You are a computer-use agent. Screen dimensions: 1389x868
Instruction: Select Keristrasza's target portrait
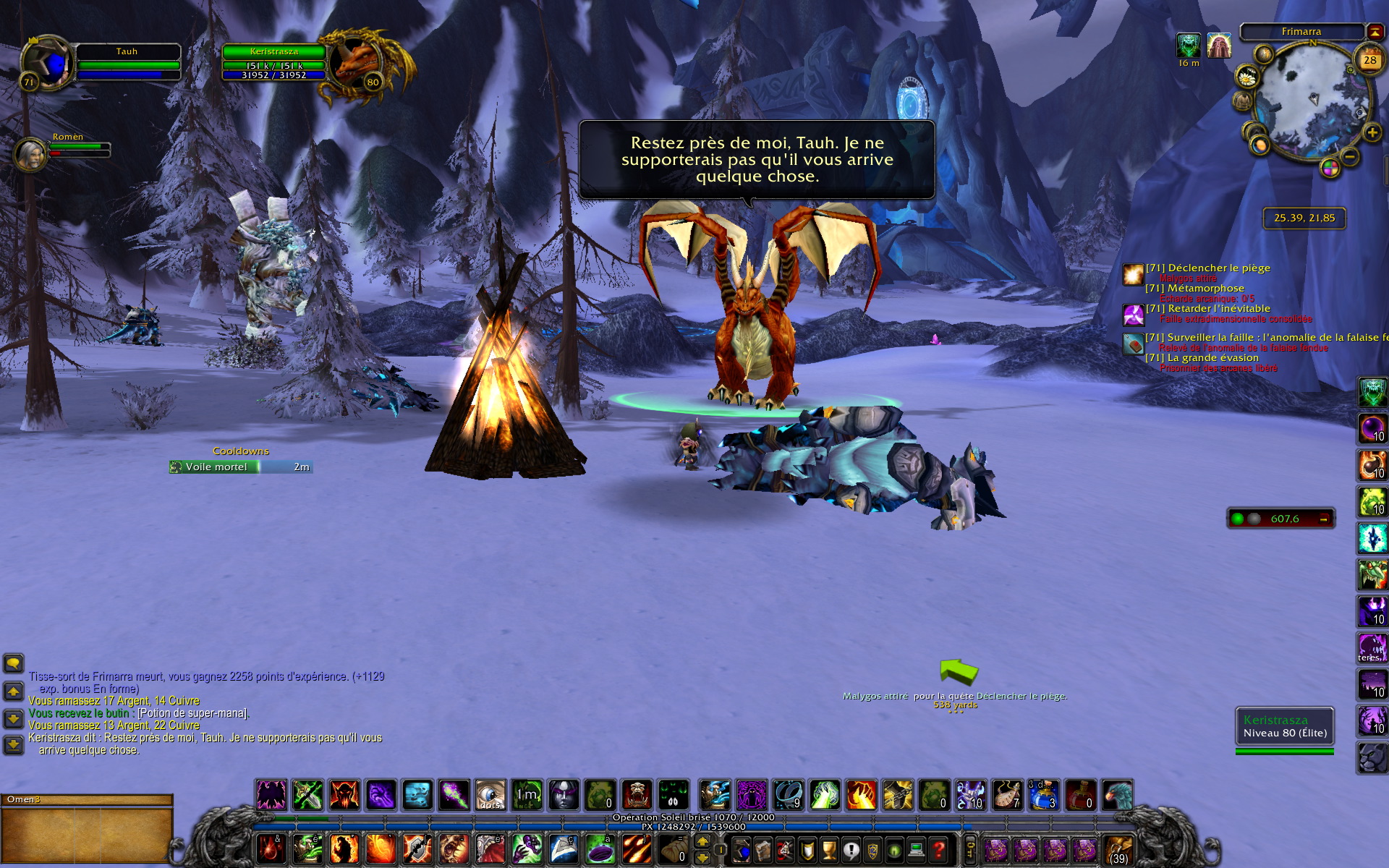[356, 62]
